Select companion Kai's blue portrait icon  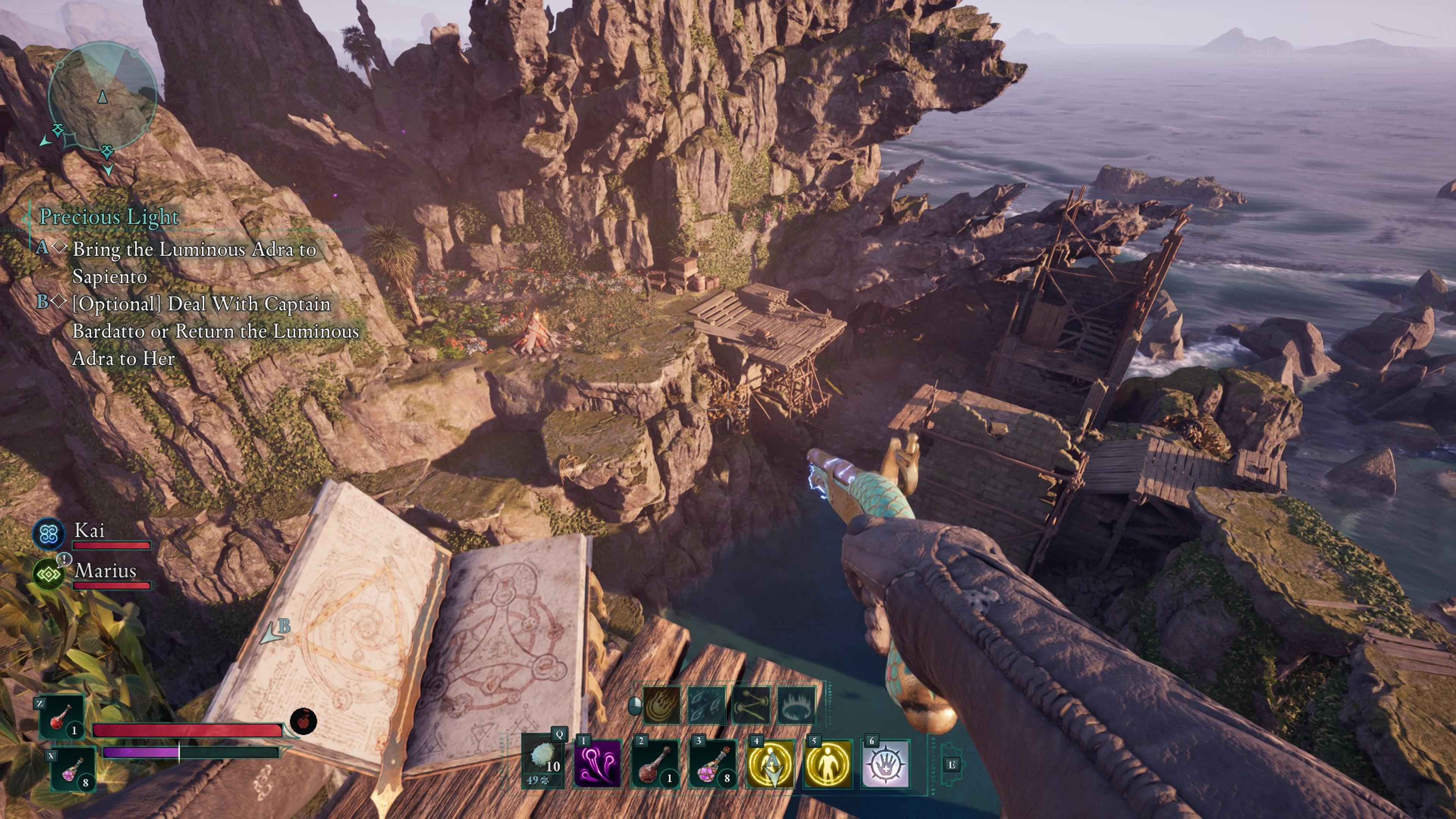pyautogui.click(x=48, y=534)
